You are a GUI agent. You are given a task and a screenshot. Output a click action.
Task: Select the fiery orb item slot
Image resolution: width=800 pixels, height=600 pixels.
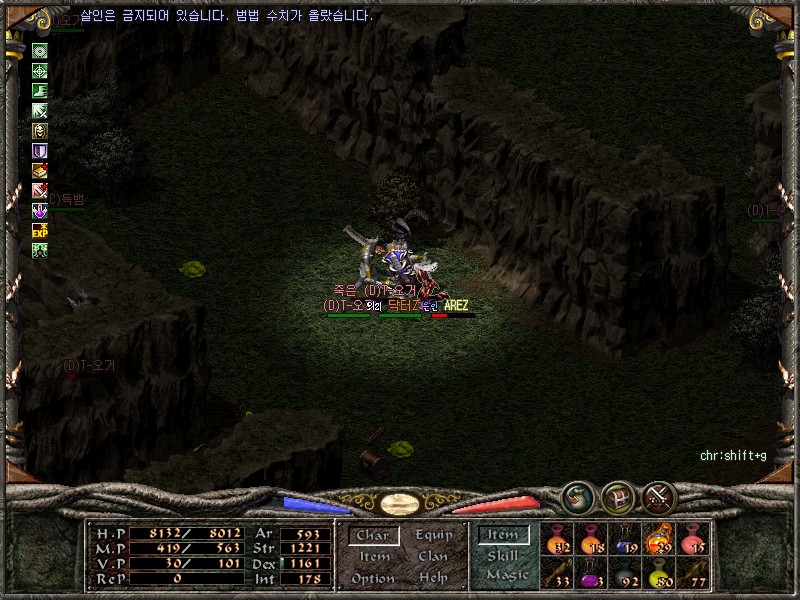659,540
